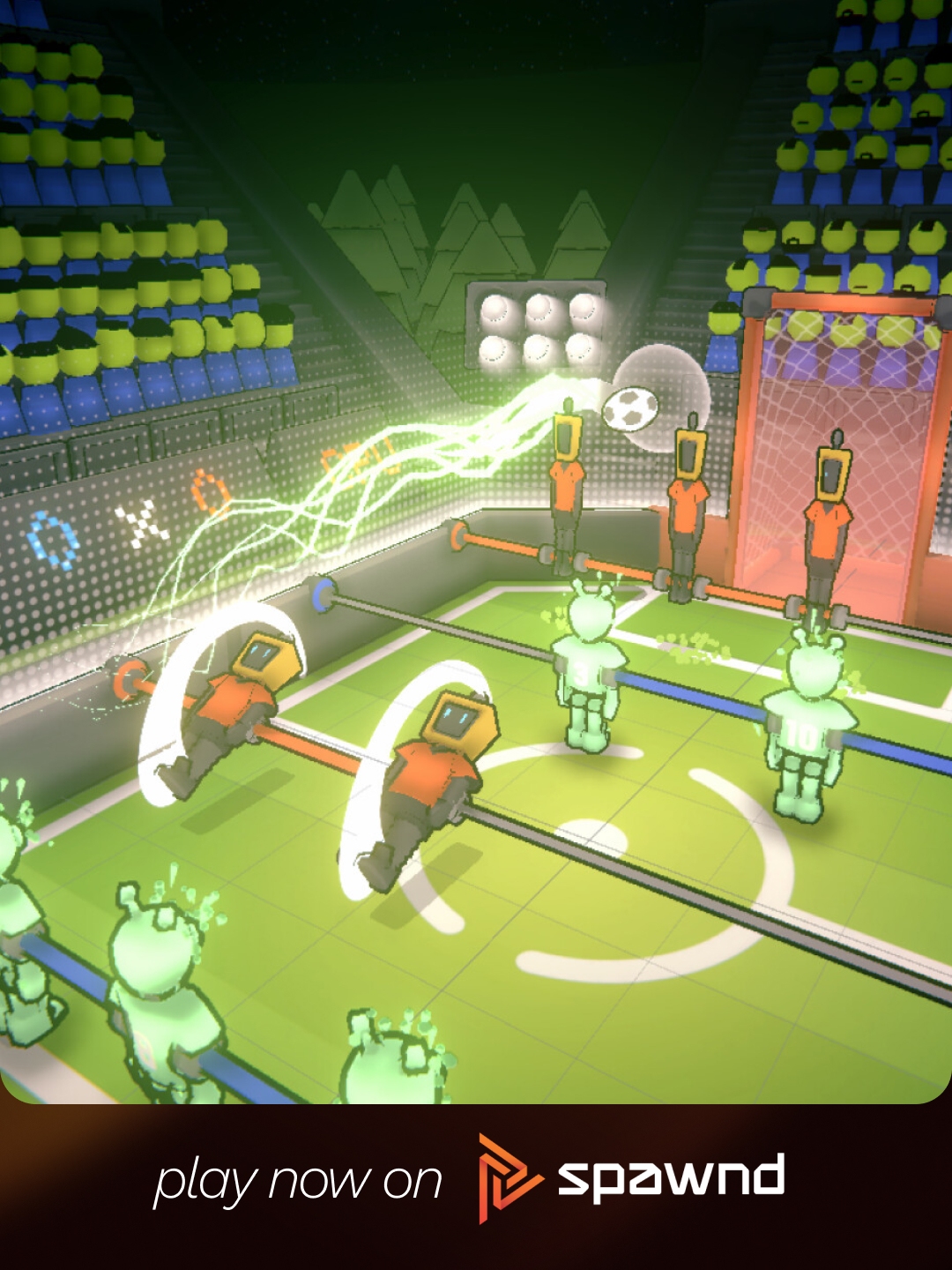This screenshot has height=1270, width=952.
Task: Open the spawnd logo link
Action: pyautogui.click(x=631, y=1178)
